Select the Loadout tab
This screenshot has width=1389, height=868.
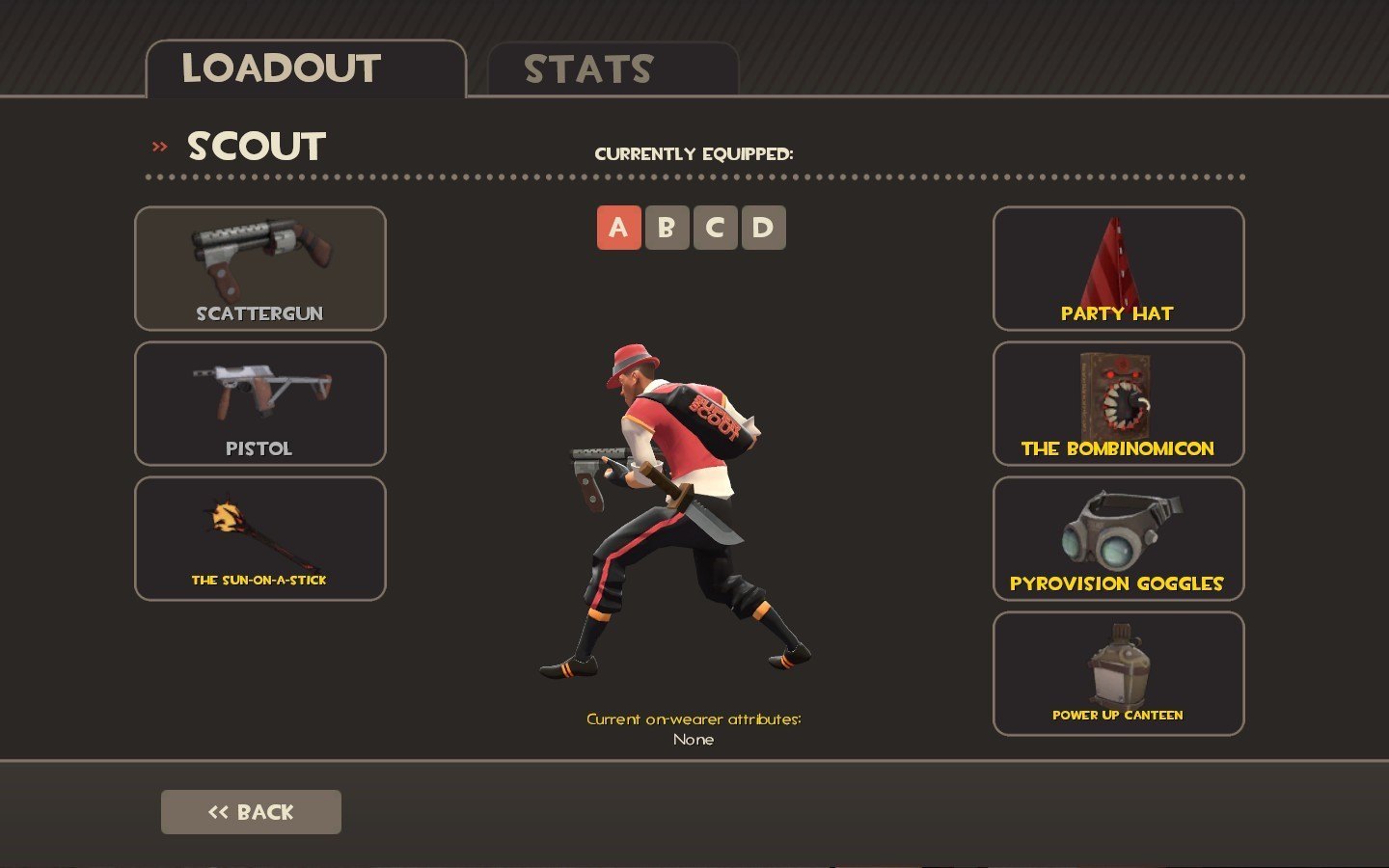click(x=305, y=69)
